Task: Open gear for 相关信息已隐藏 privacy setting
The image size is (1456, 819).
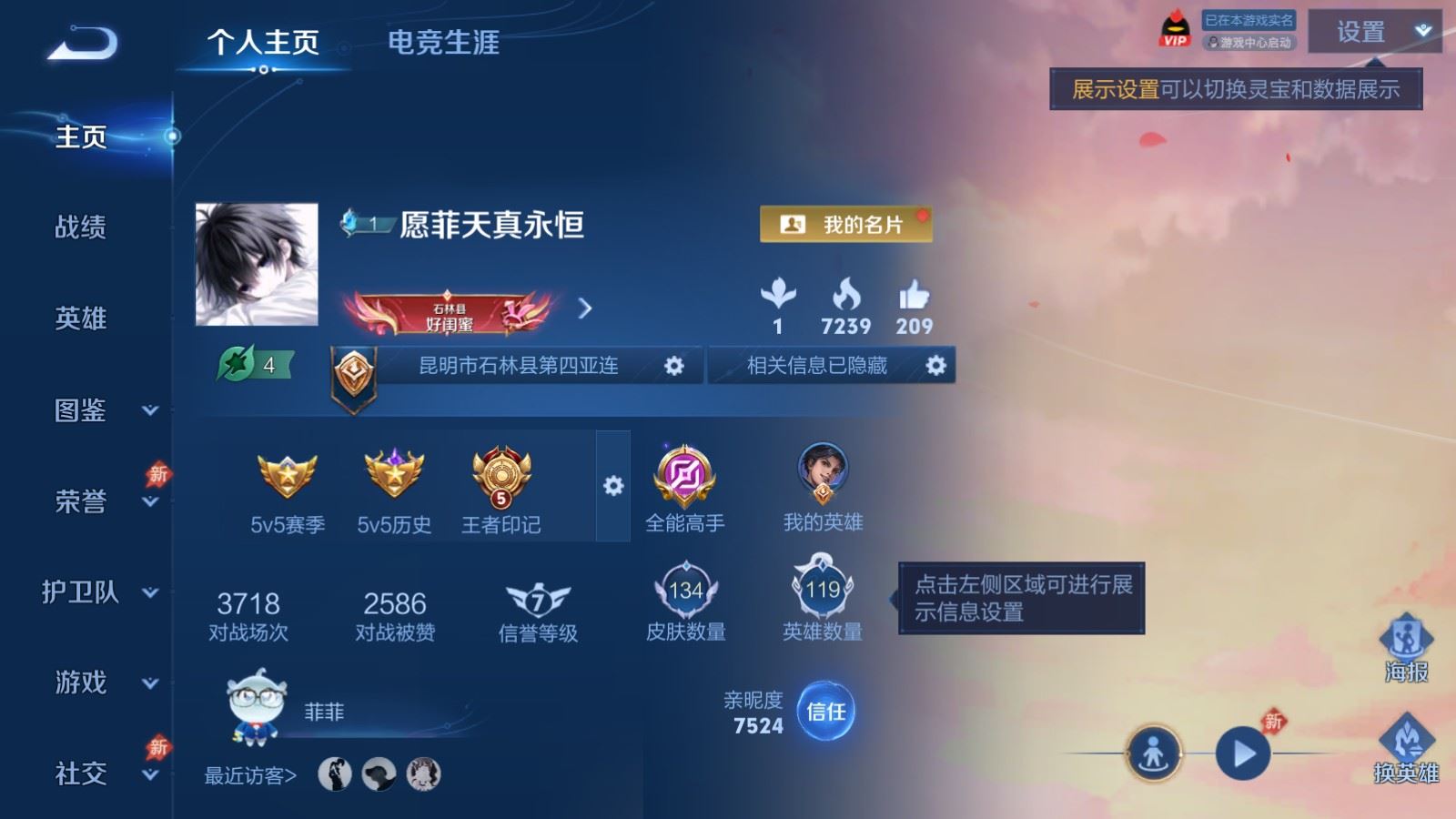Action: pyautogui.click(x=937, y=365)
